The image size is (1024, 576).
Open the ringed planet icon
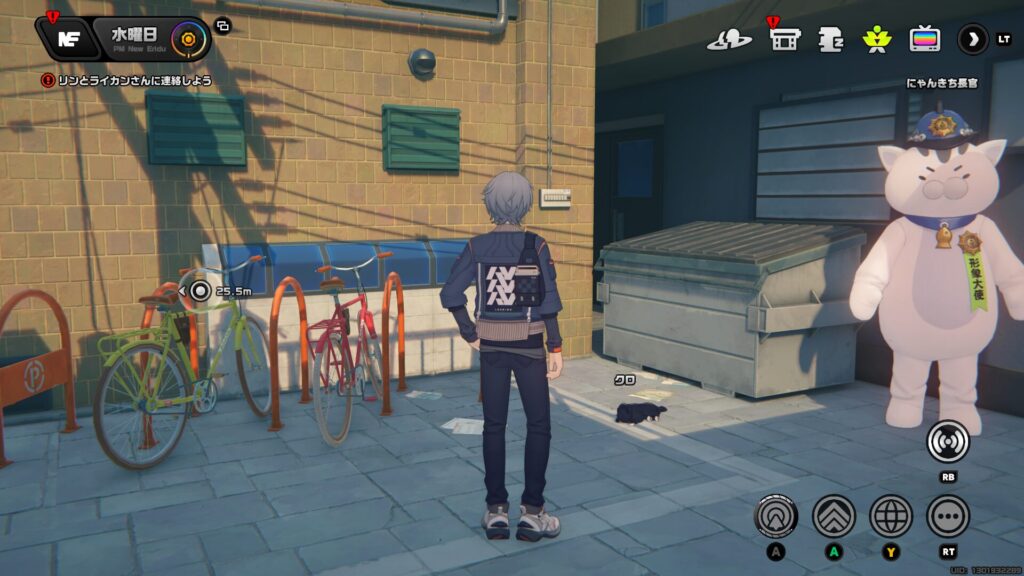[729, 40]
